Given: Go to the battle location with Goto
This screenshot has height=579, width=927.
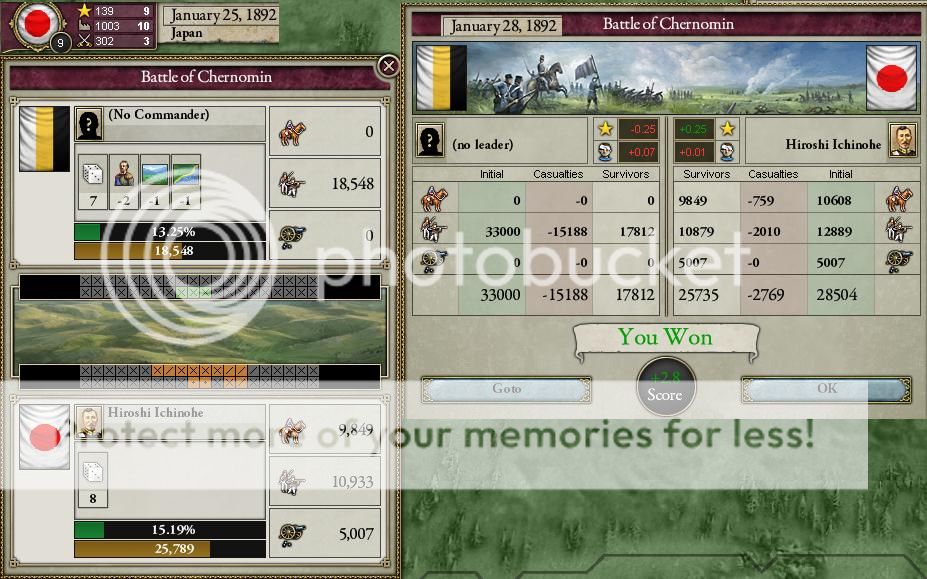Looking at the screenshot, I should pos(506,389).
